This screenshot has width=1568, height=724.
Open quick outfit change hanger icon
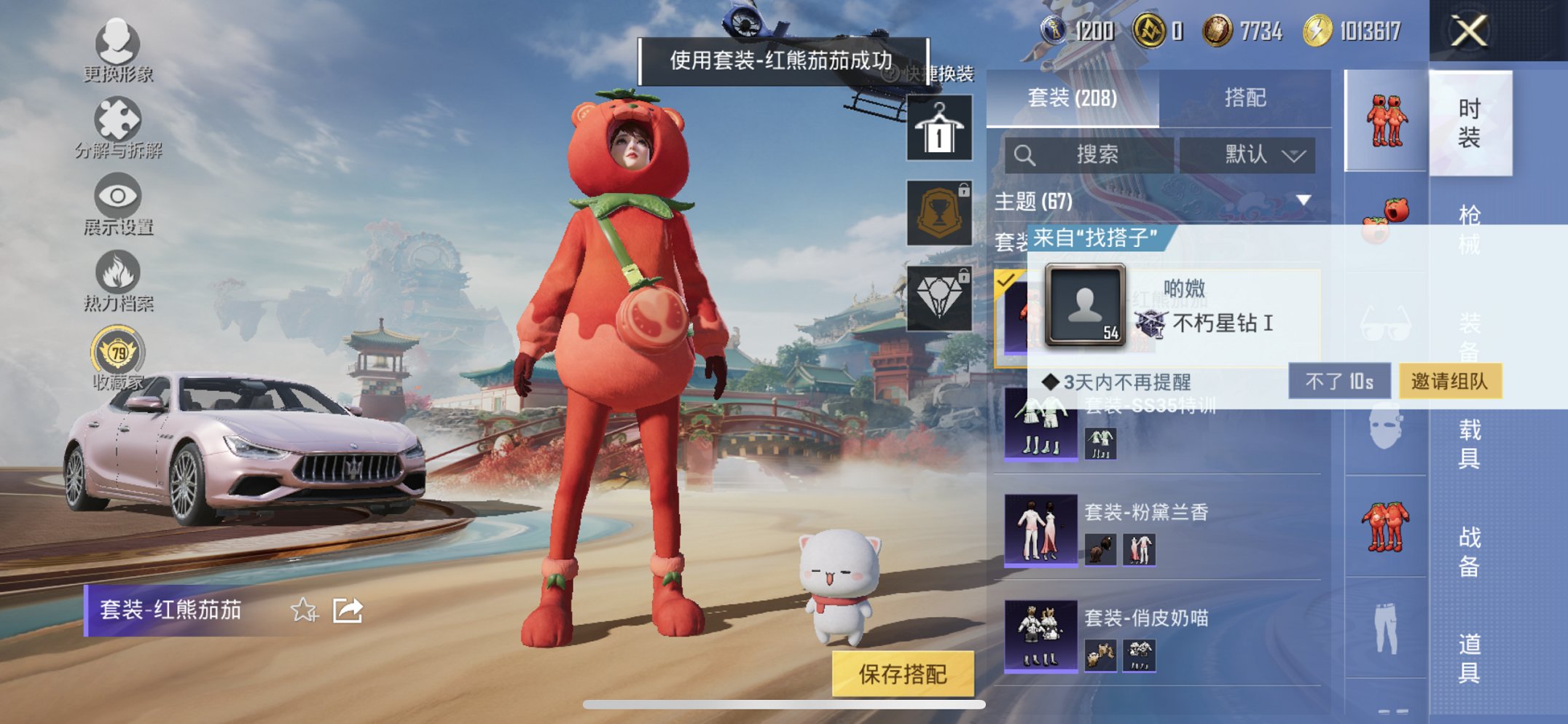pos(938,129)
